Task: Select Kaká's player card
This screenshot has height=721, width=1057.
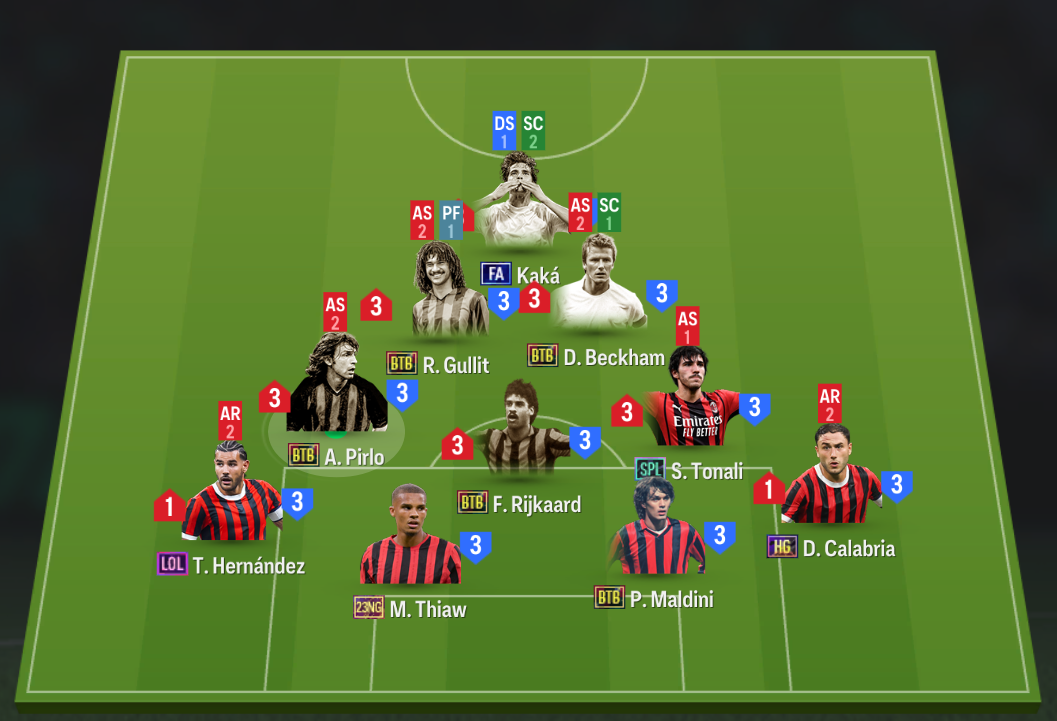Action: (x=518, y=203)
